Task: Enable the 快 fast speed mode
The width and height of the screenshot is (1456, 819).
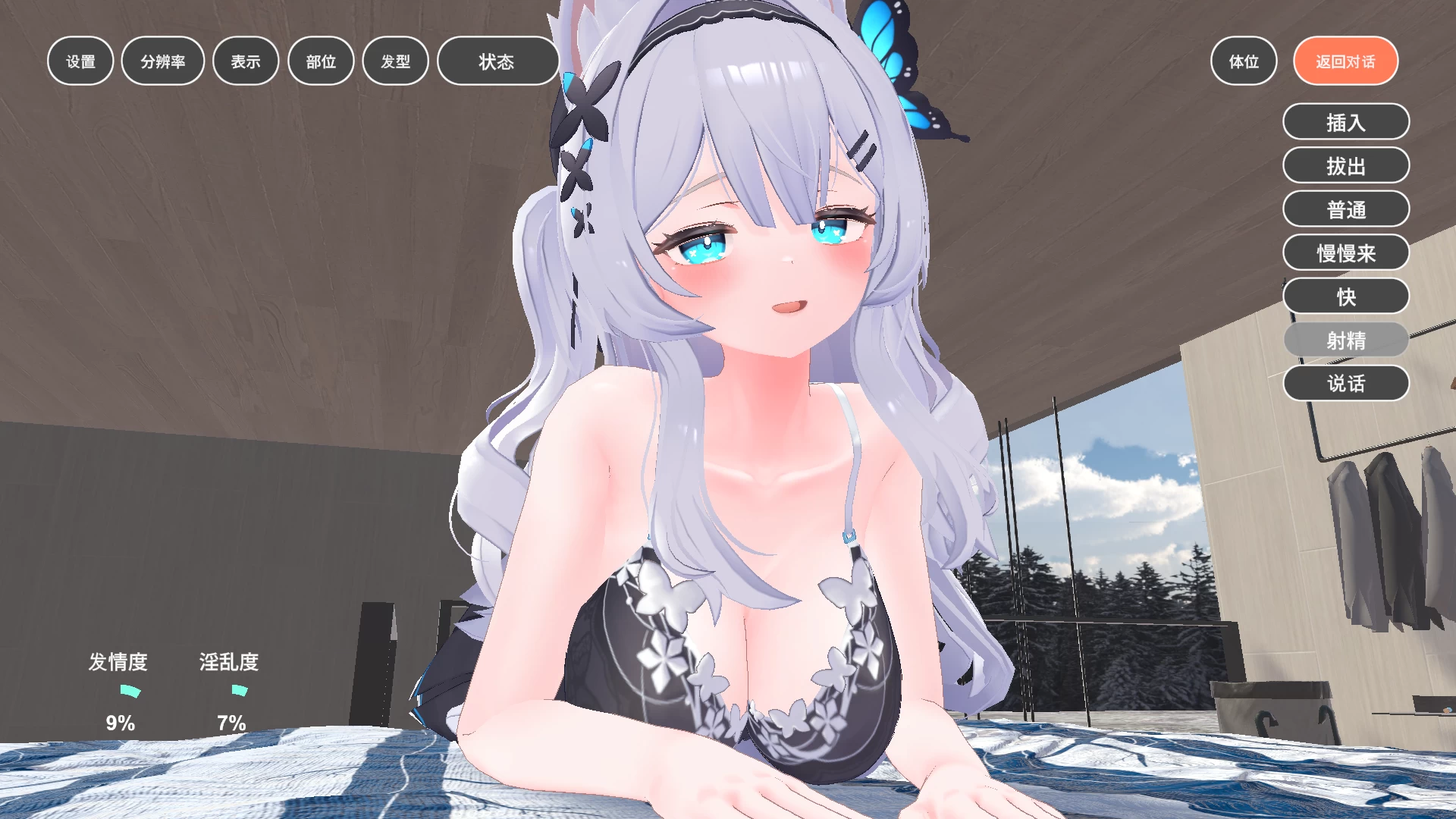Action: pos(1345,296)
